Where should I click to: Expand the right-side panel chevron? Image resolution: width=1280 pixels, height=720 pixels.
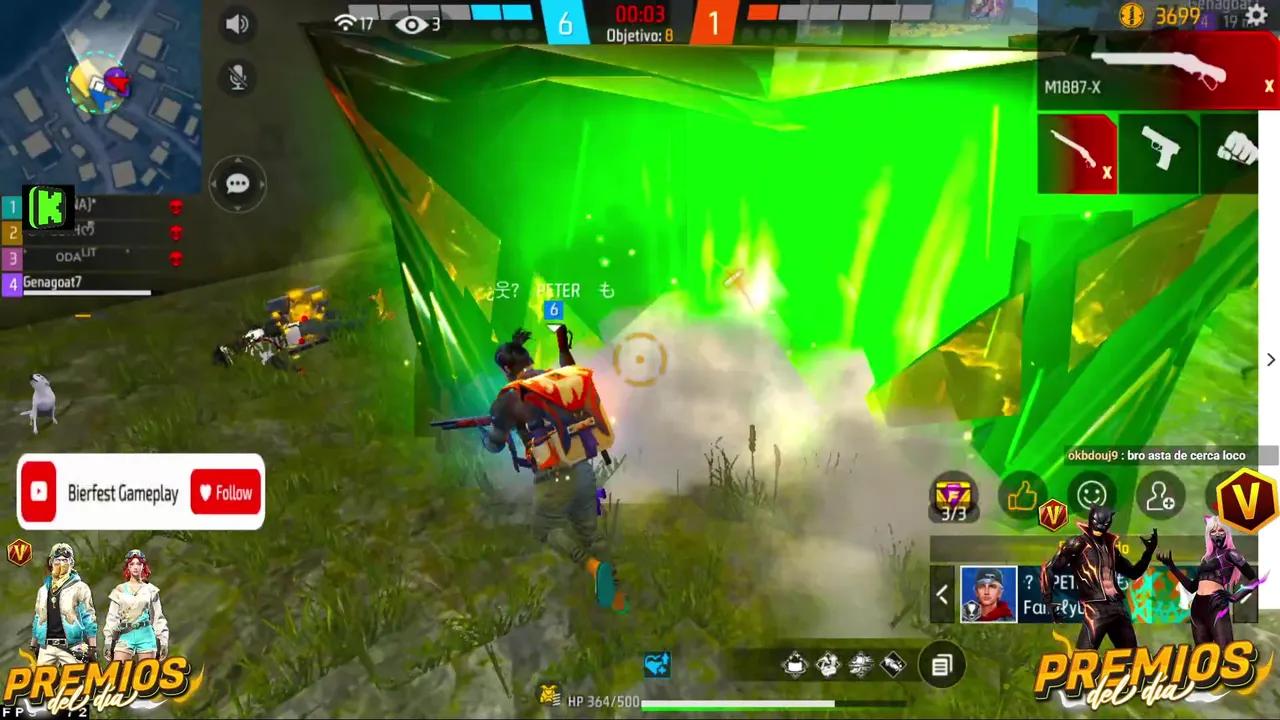[1271, 360]
